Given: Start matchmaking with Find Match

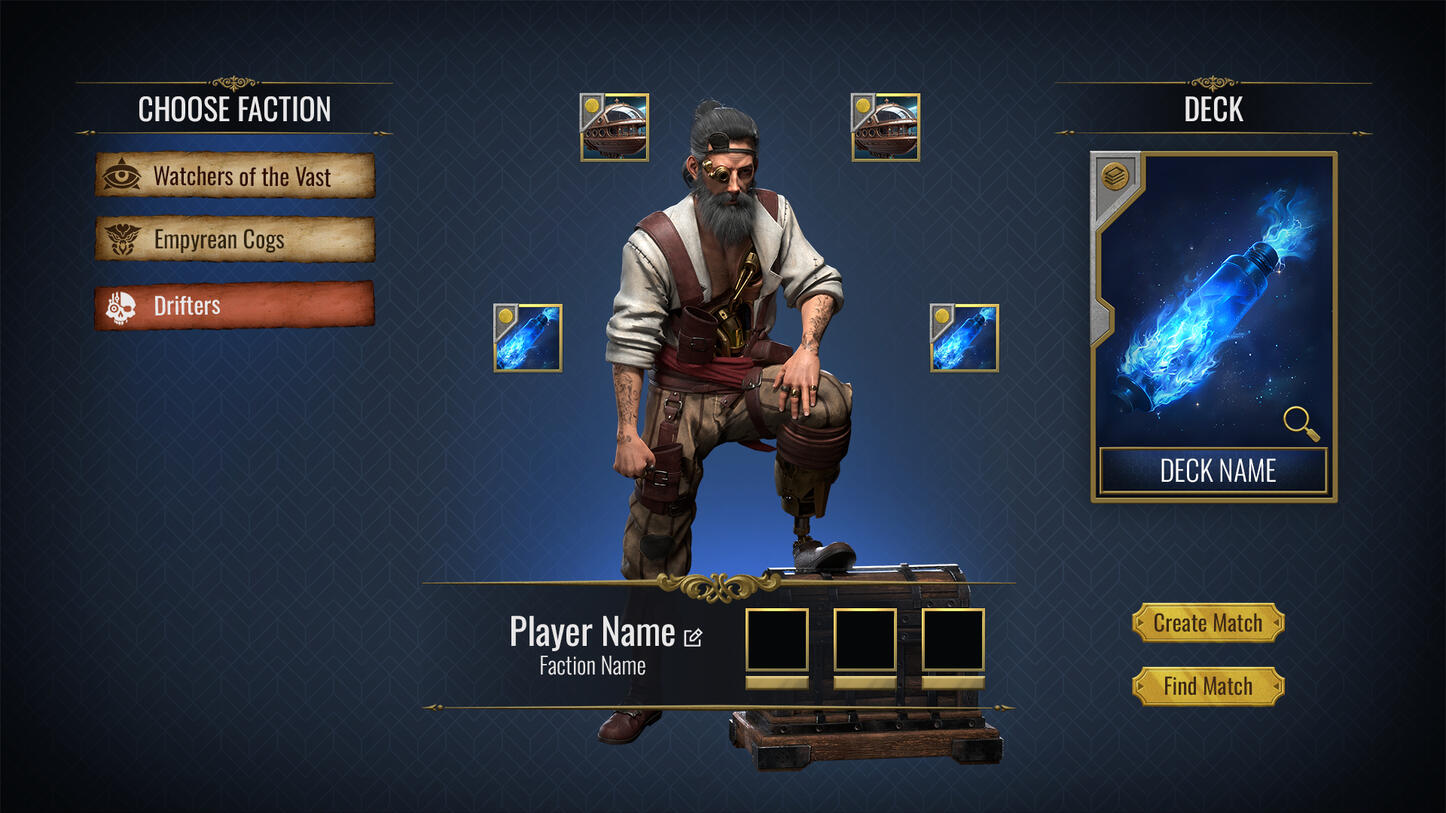Looking at the screenshot, I should pos(1208,687).
